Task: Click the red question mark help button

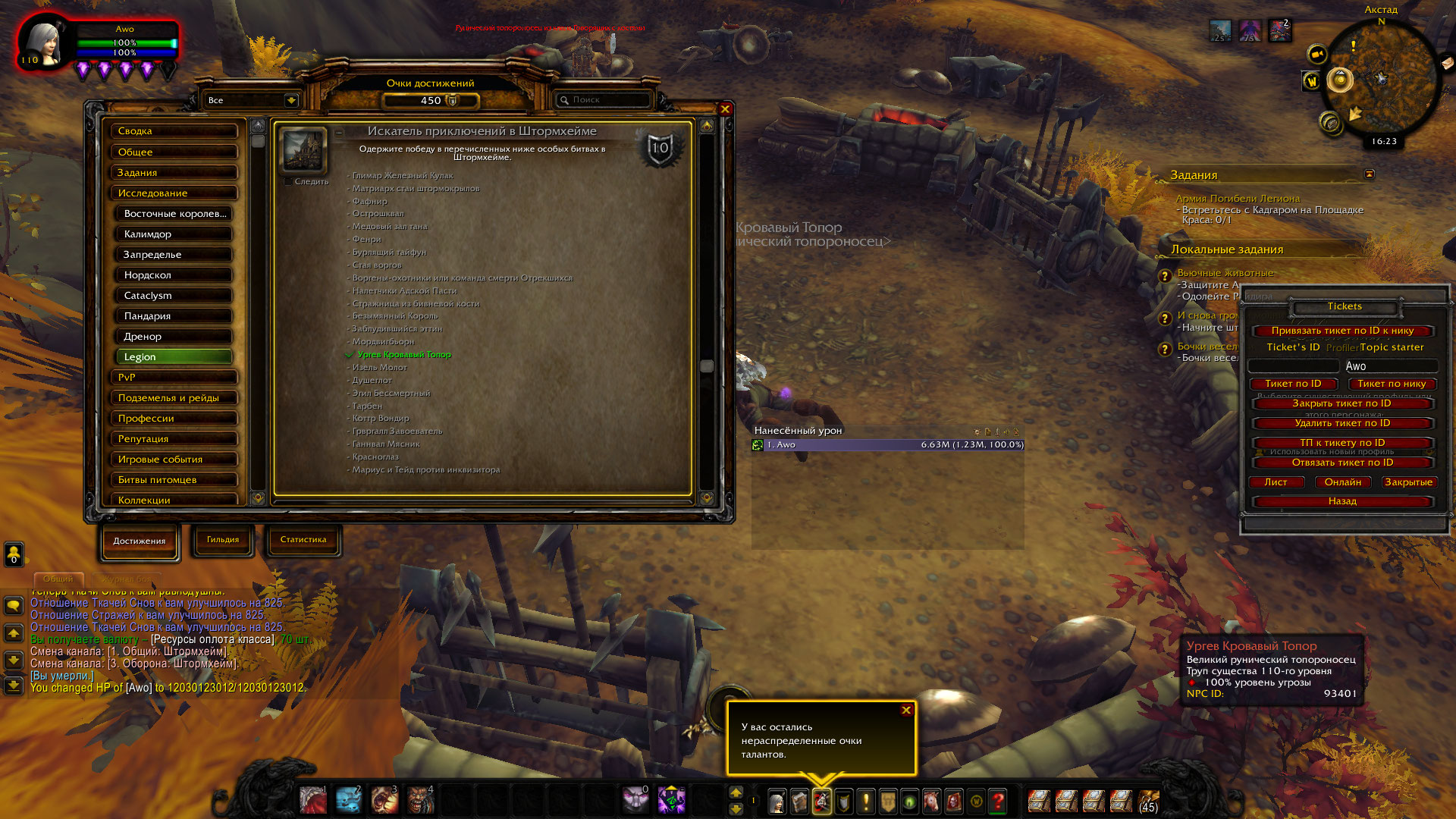Action: tap(998, 801)
